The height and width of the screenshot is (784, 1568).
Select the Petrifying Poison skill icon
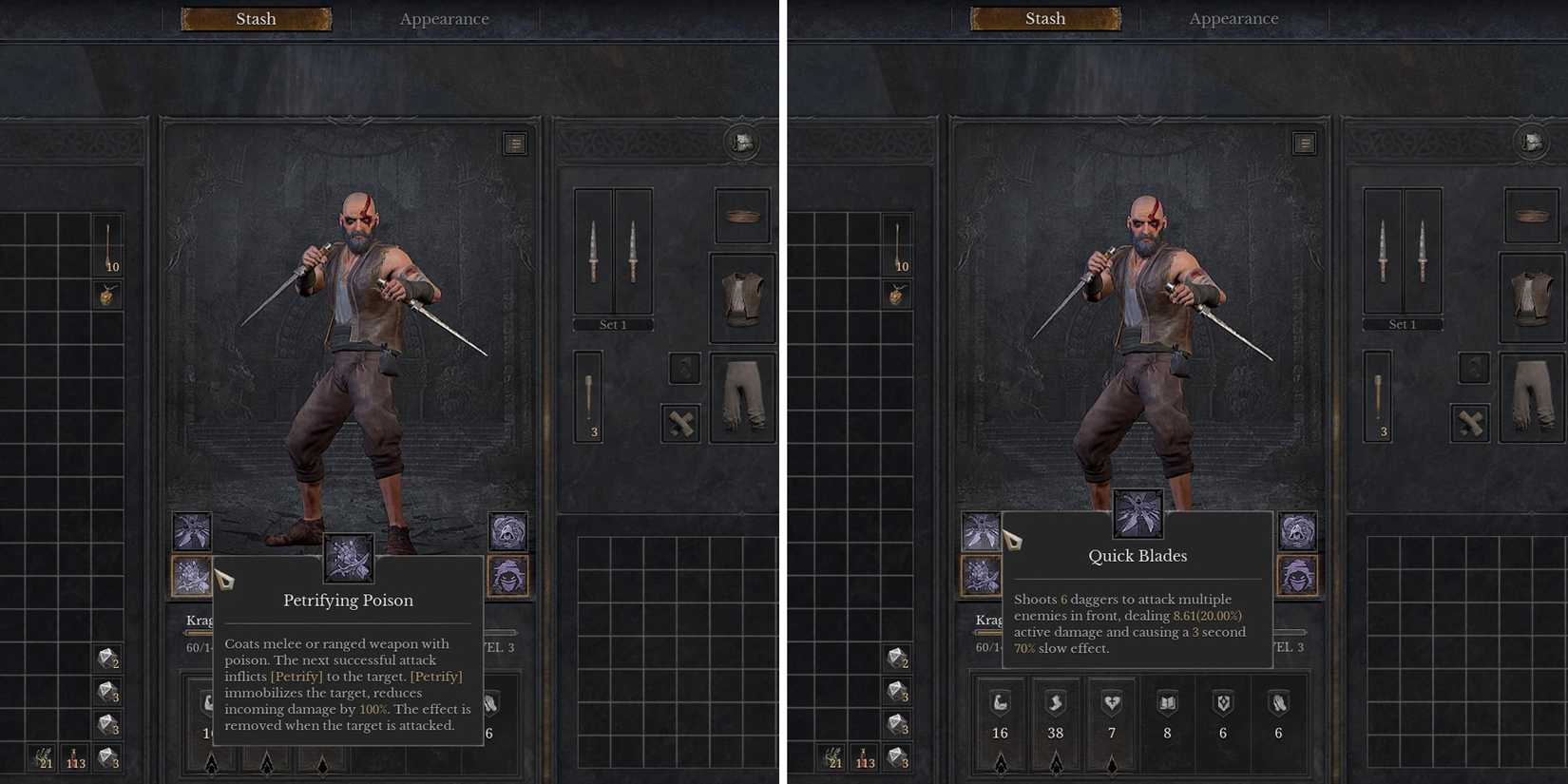(x=348, y=558)
